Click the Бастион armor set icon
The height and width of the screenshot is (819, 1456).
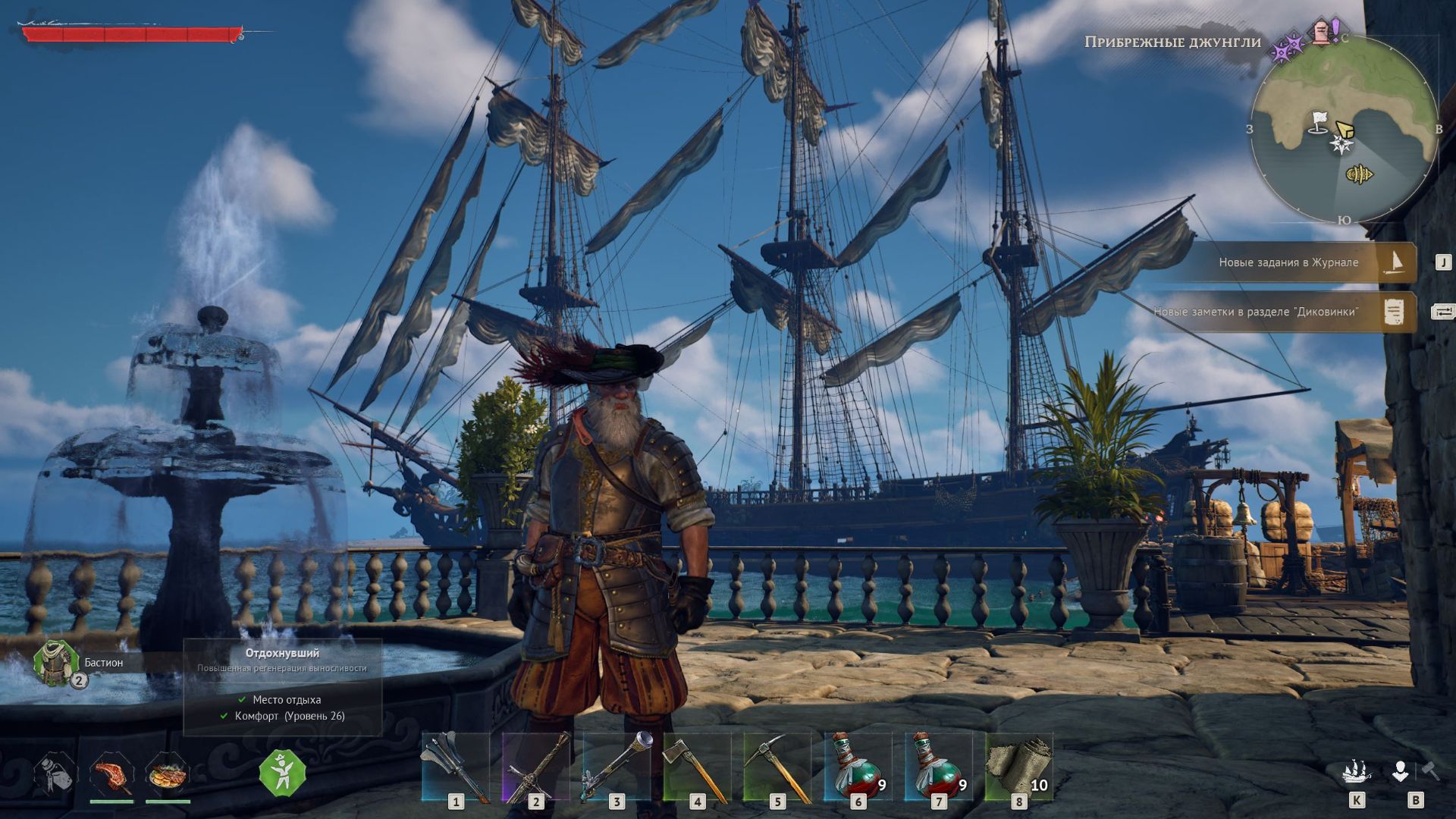point(56,663)
